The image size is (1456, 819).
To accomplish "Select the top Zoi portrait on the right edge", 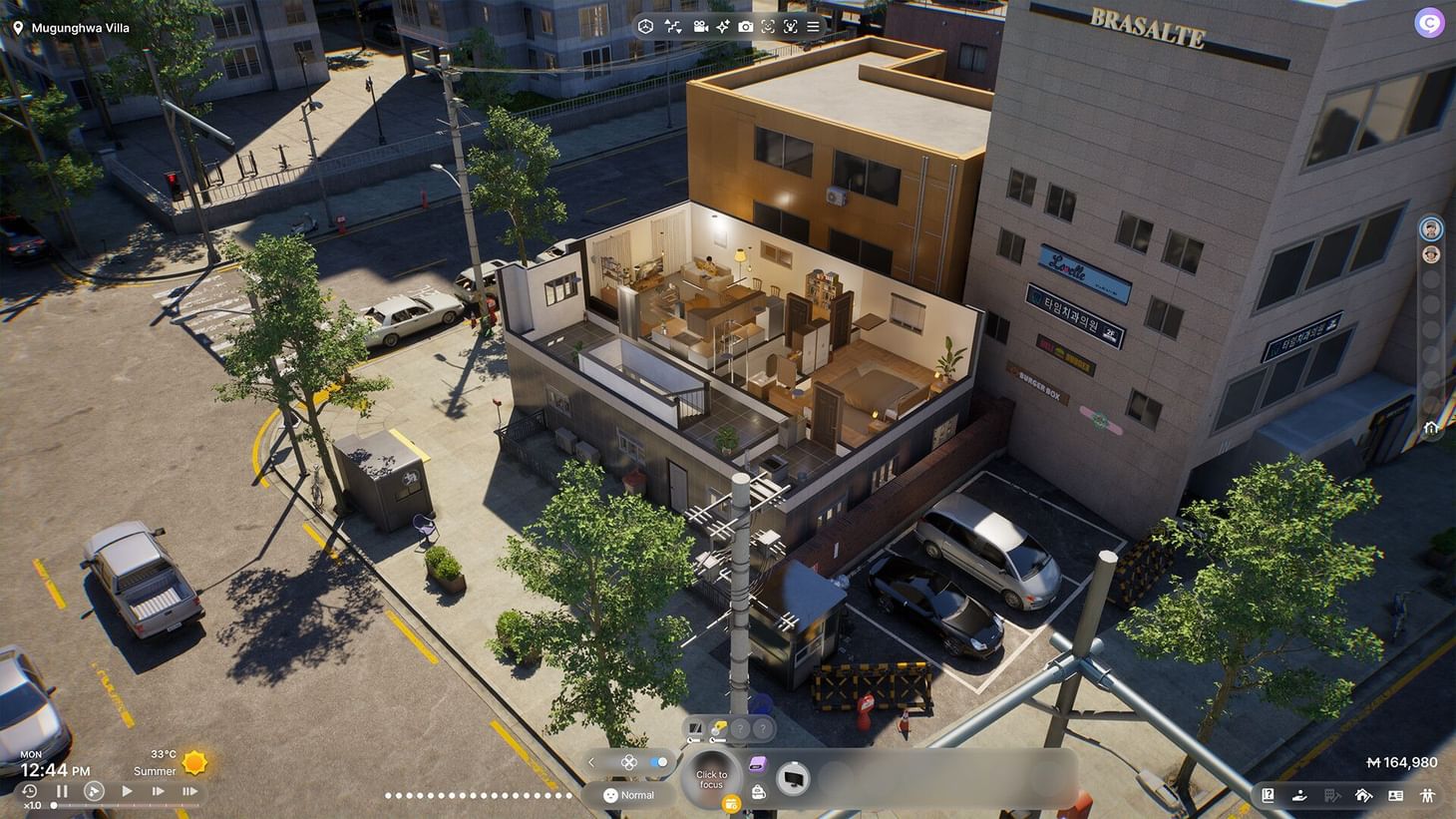I will tap(1430, 227).
